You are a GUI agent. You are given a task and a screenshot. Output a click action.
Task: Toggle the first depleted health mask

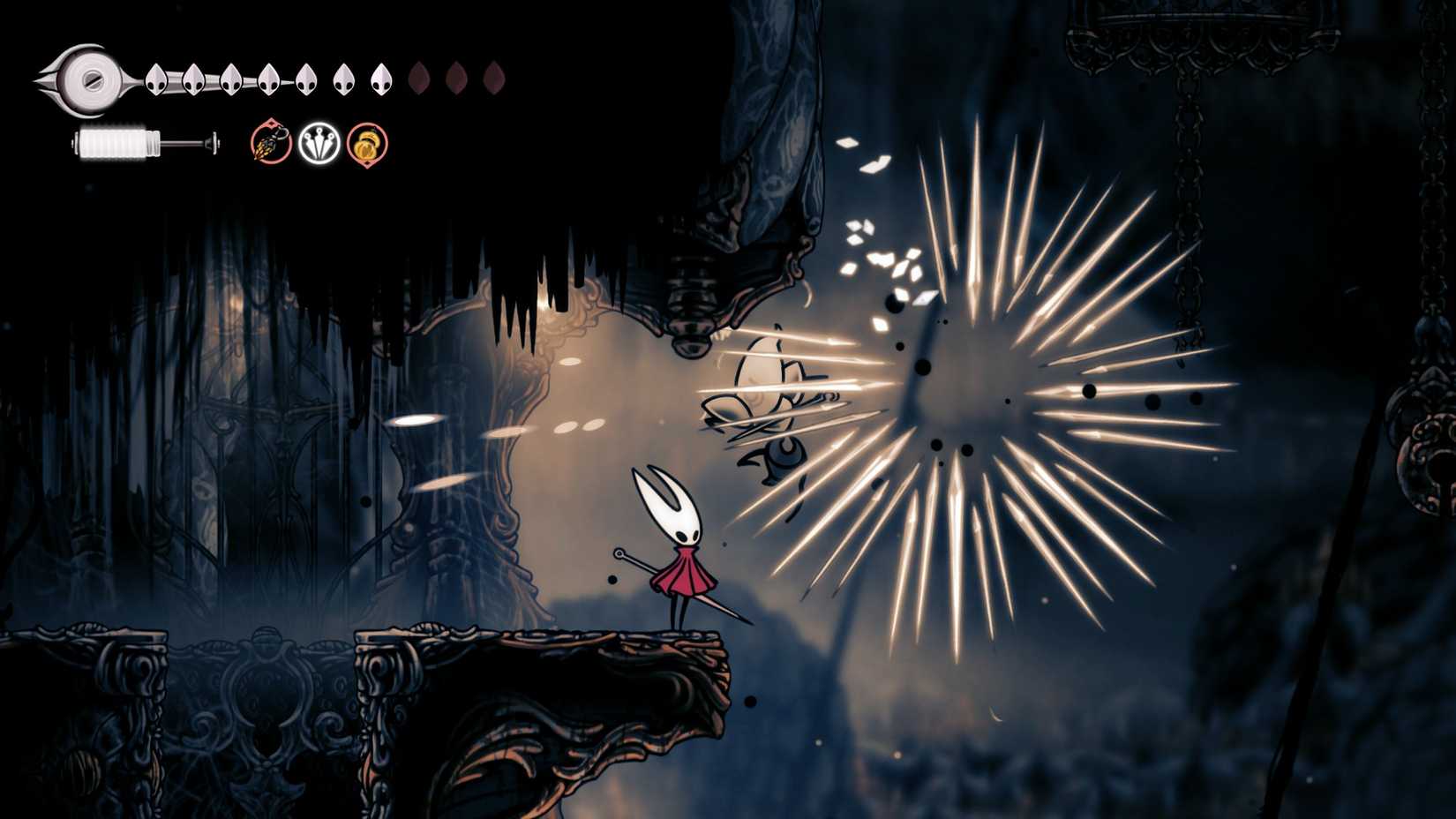[418, 77]
